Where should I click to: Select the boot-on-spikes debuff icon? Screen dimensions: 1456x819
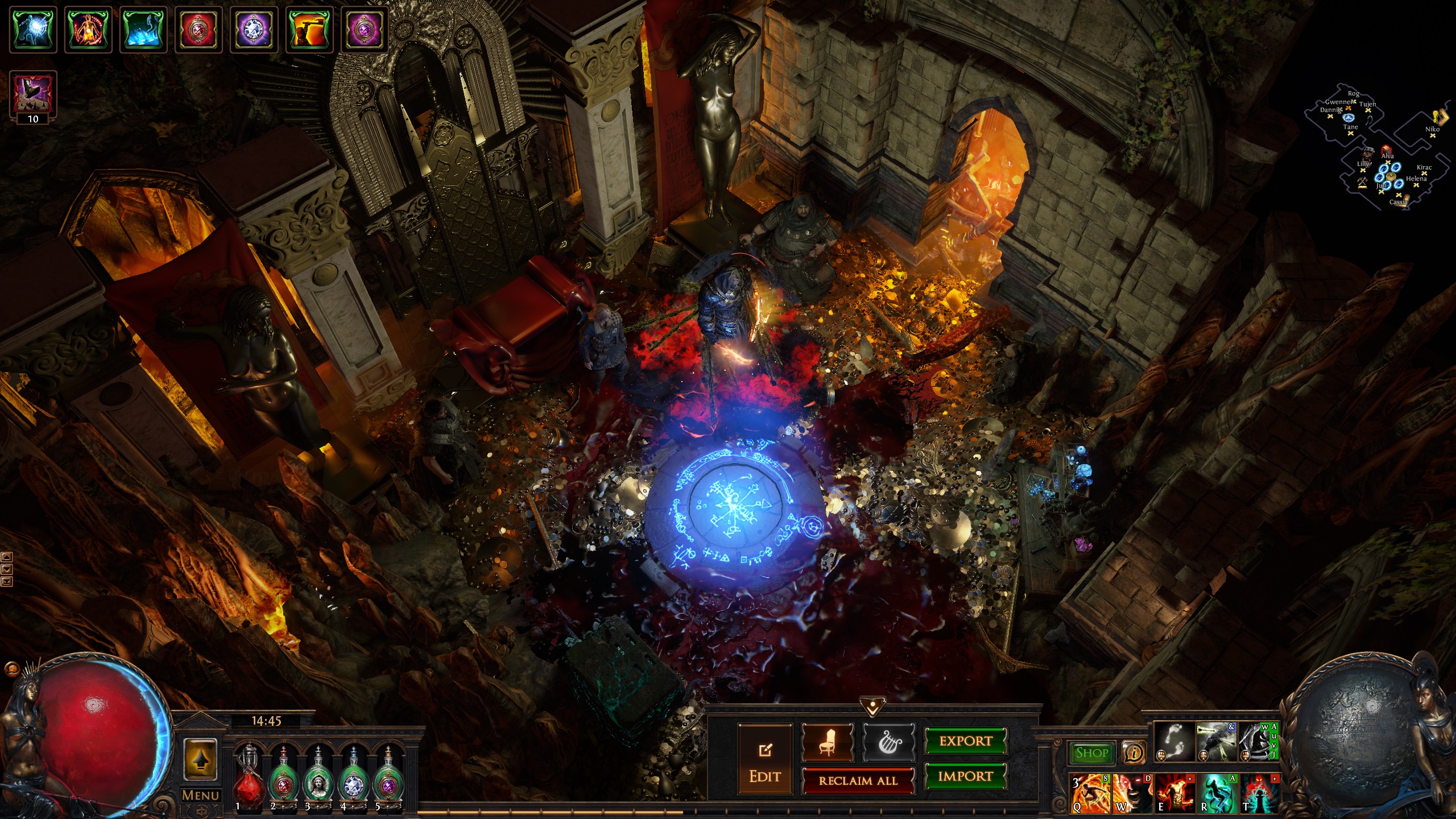pos(33,92)
